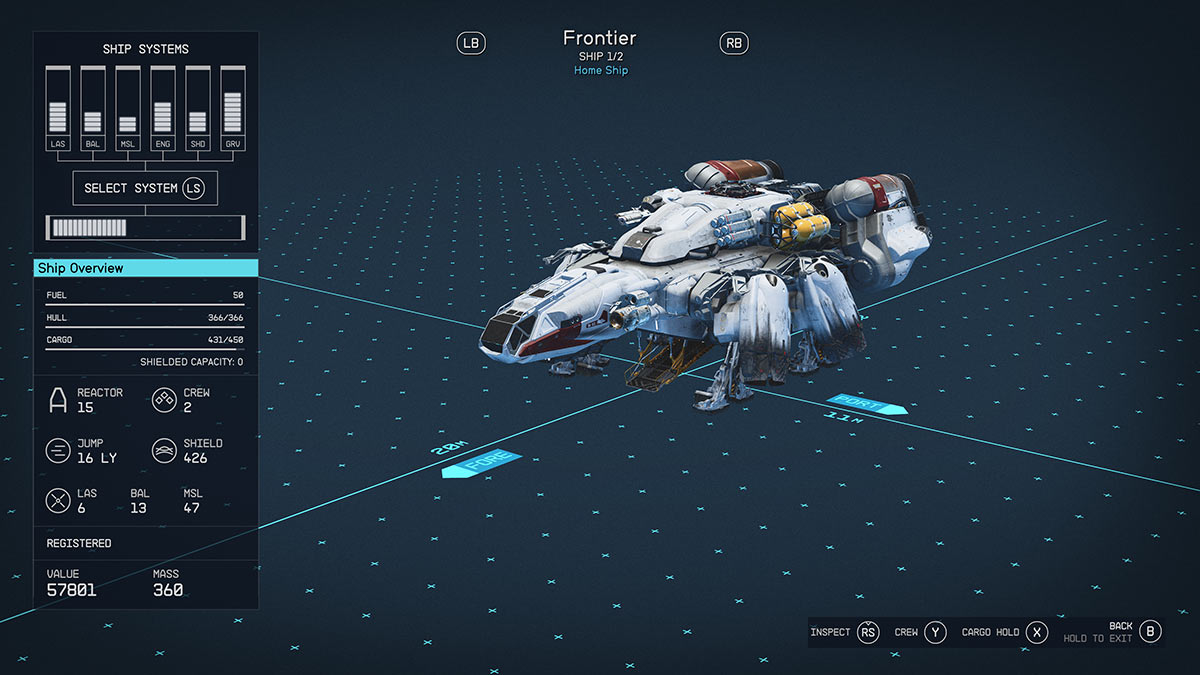Select the SHD shield power column

click(198, 109)
